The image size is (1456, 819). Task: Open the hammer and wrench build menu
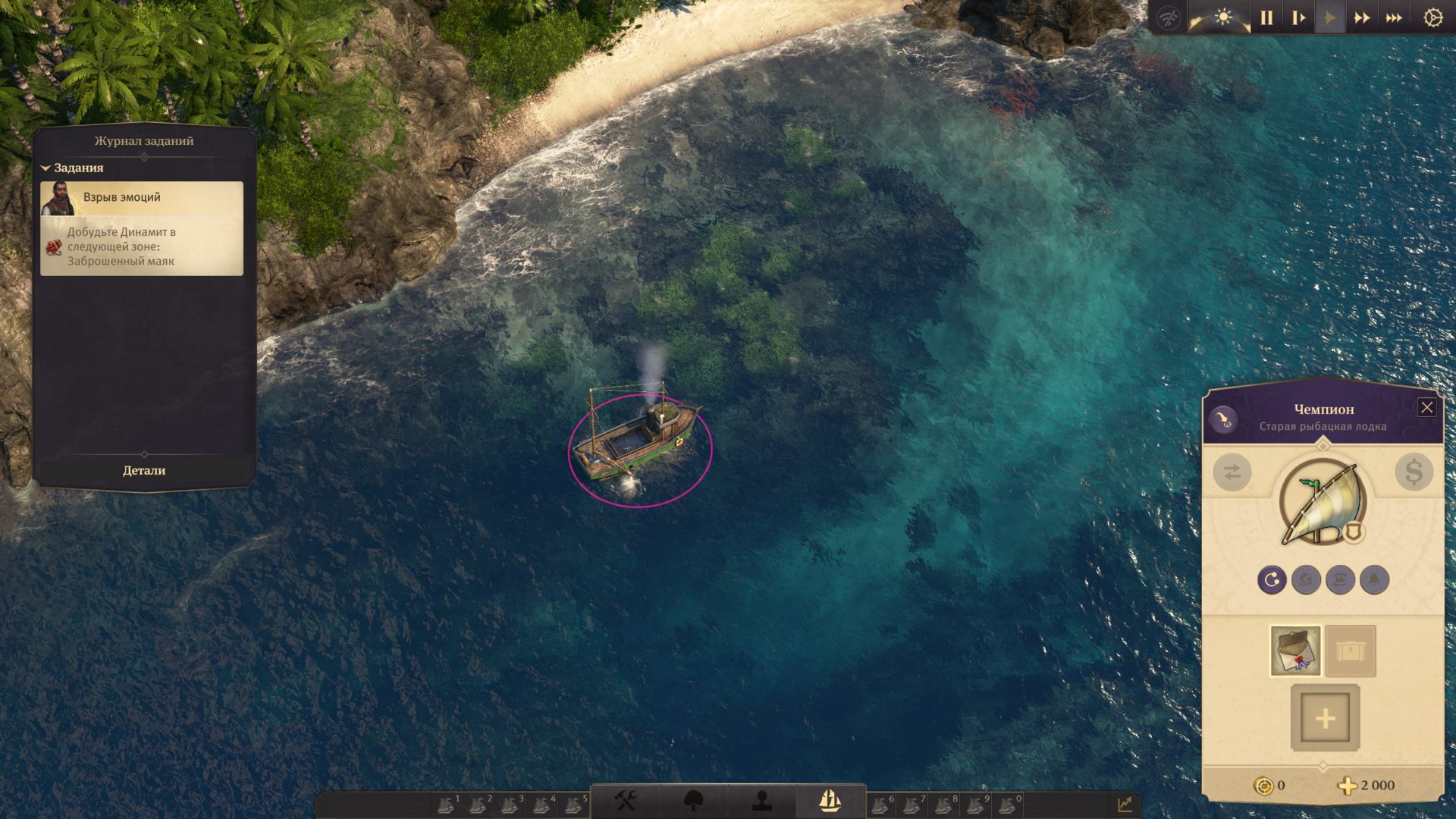pyautogui.click(x=626, y=801)
